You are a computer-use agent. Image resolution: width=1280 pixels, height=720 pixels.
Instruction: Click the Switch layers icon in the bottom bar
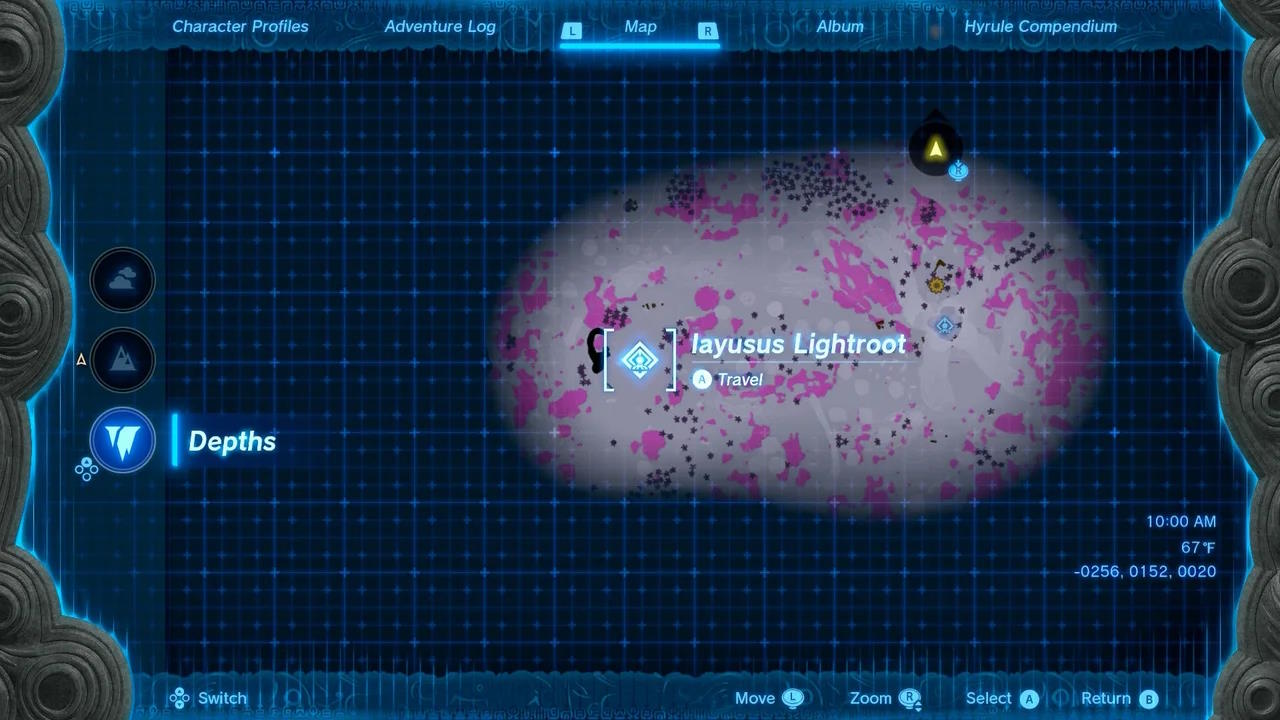[178, 698]
